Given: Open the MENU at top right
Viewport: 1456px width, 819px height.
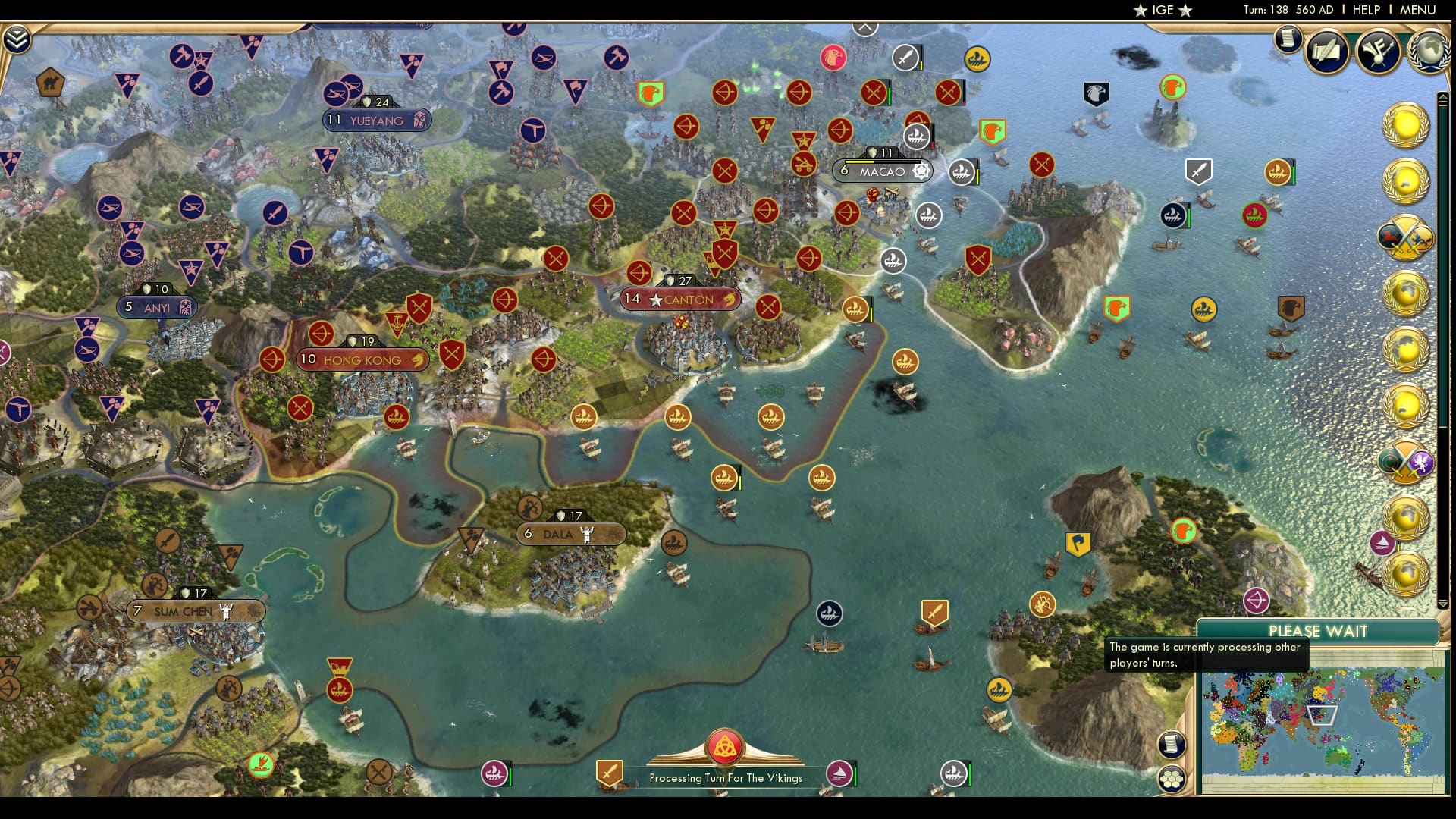Looking at the screenshot, I should 1417,10.
